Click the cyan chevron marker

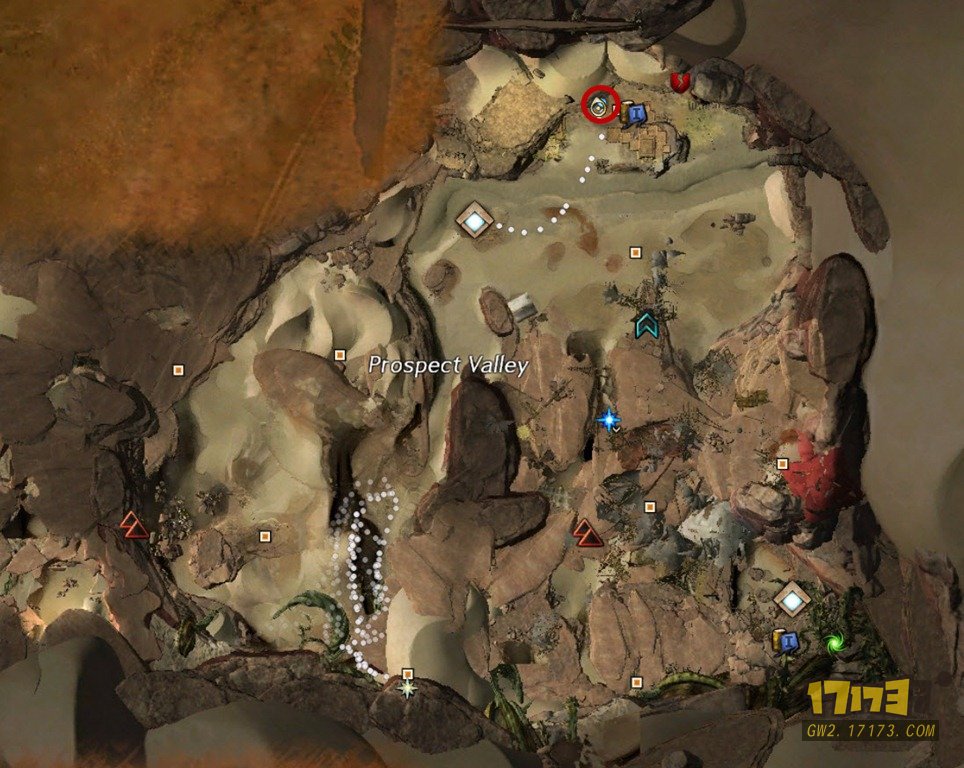pyautogui.click(x=647, y=324)
